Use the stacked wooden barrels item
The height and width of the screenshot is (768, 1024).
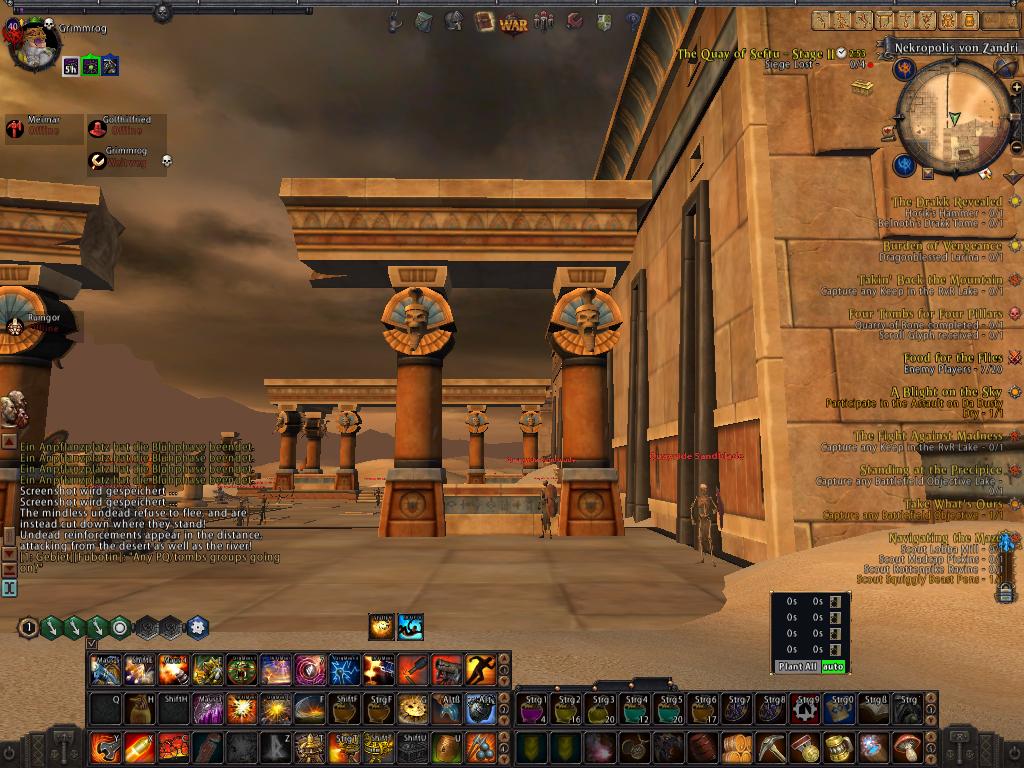click(737, 747)
